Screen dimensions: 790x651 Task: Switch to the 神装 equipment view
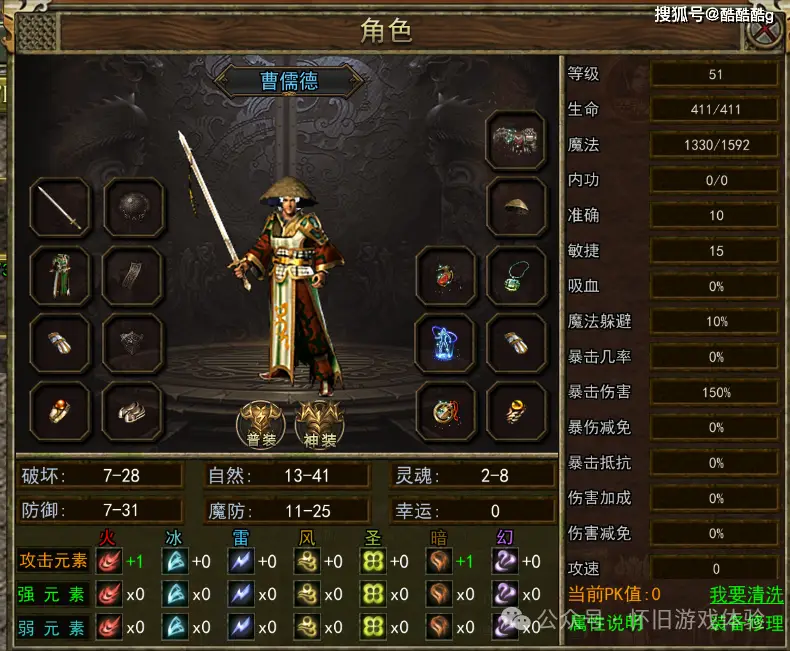point(319,425)
